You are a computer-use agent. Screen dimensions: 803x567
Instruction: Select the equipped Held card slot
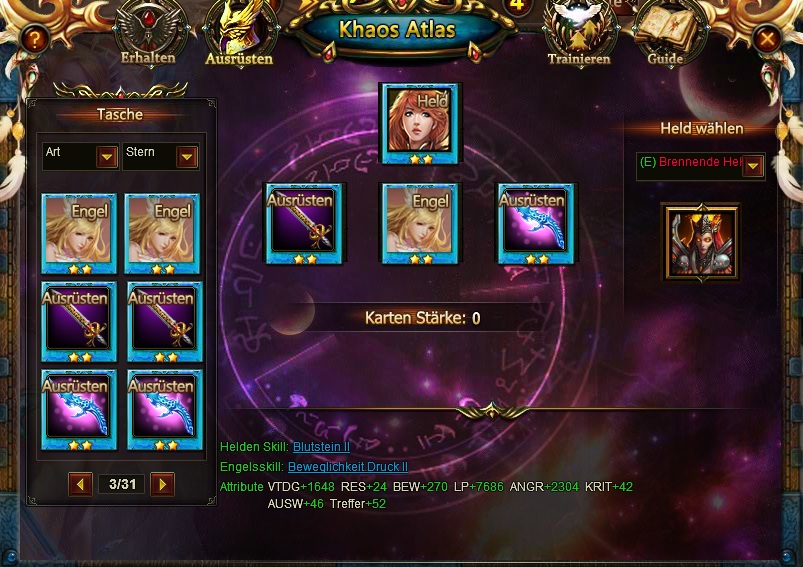coord(420,123)
